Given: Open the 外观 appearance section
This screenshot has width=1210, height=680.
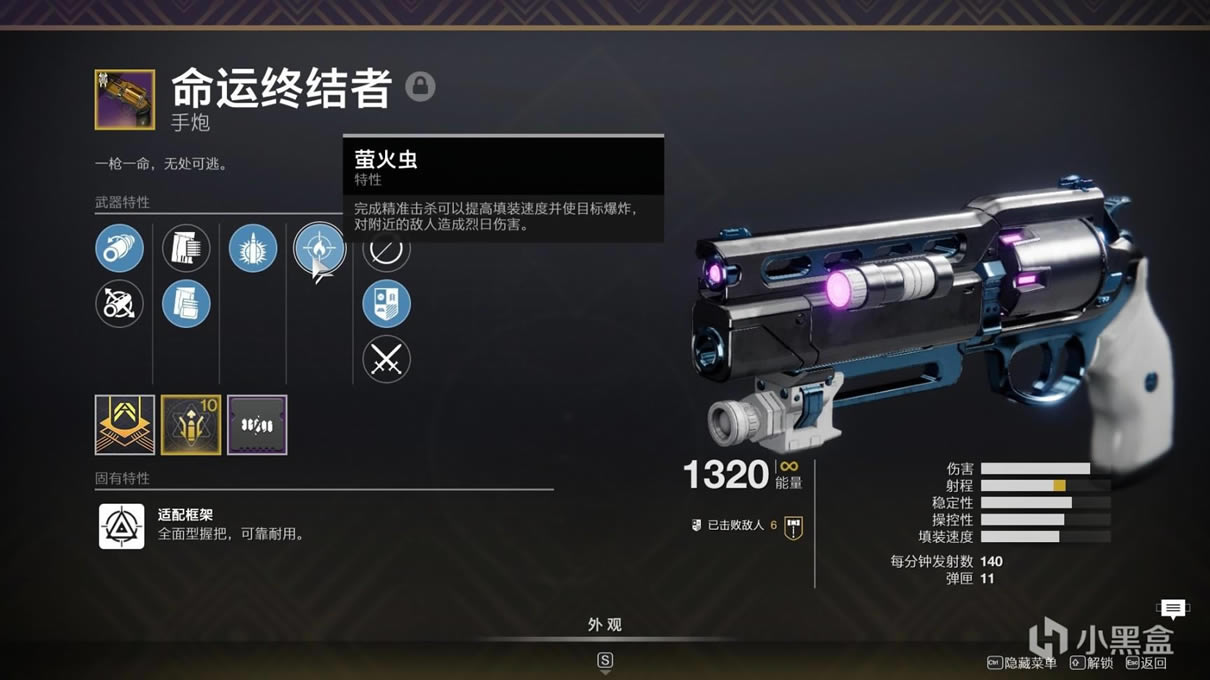Looking at the screenshot, I should pyautogui.click(x=604, y=625).
